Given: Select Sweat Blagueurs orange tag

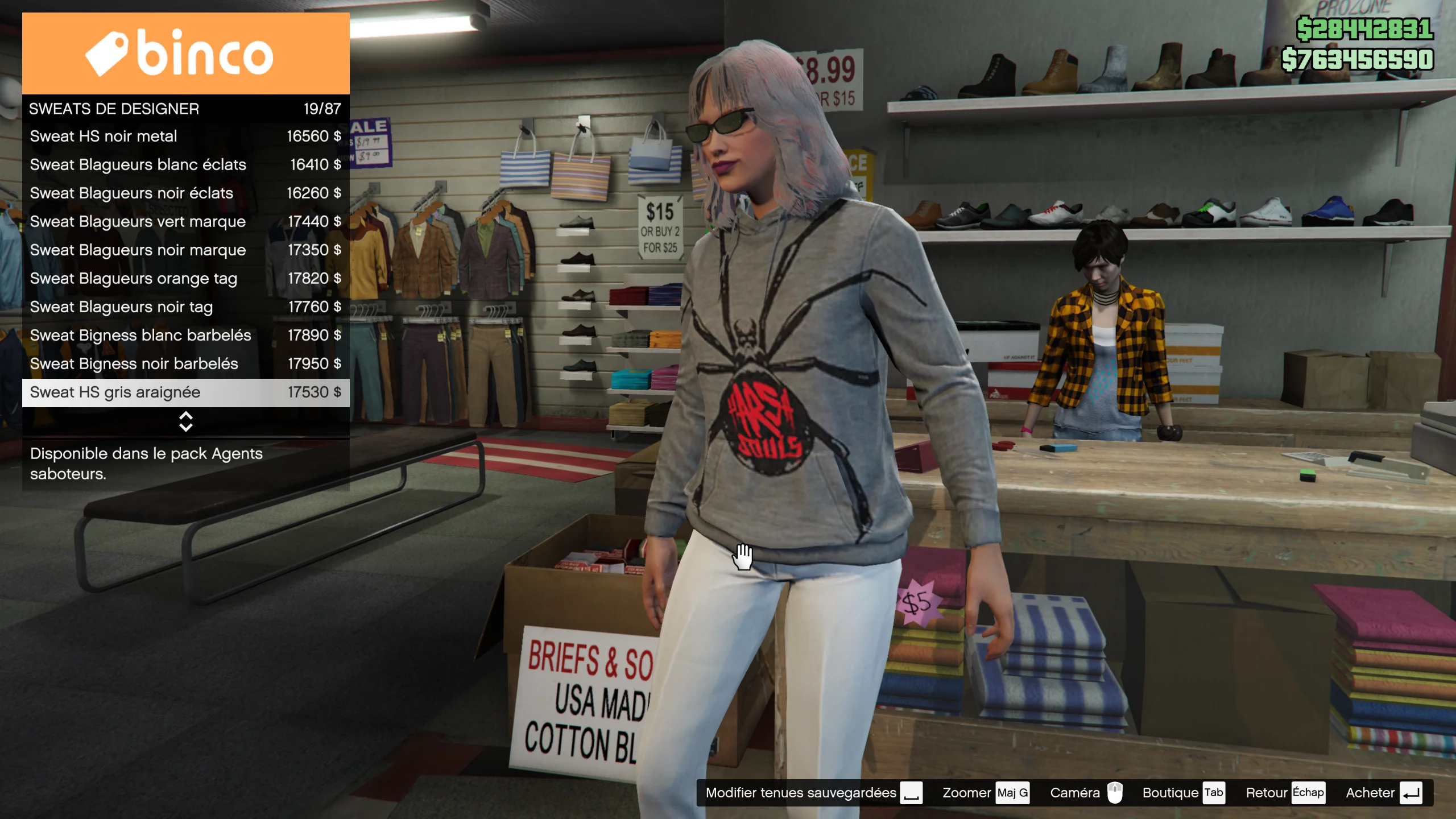Looking at the screenshot, I should [185, 279].
